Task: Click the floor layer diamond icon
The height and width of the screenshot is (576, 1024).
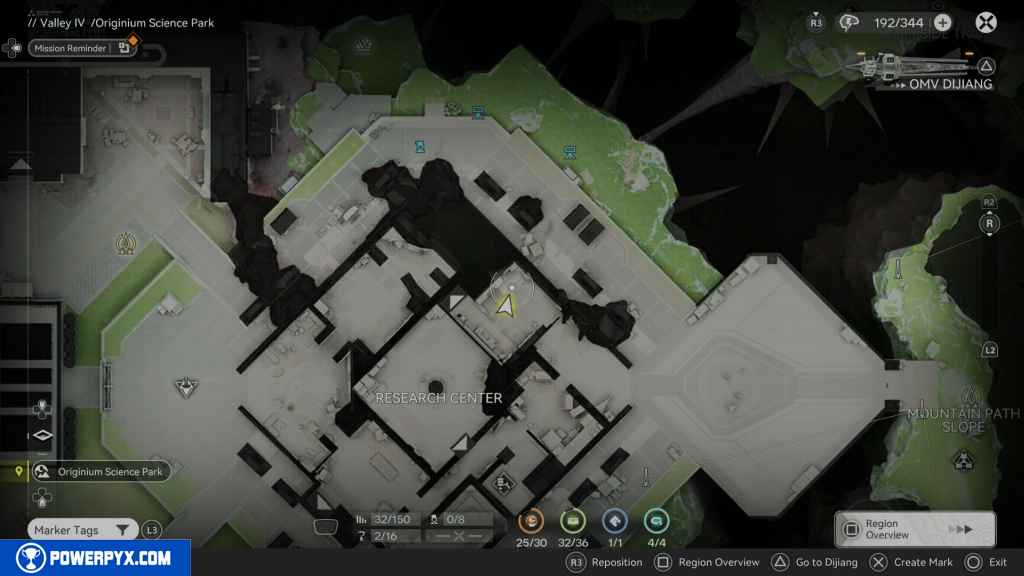Action: (x=42, y=435)
